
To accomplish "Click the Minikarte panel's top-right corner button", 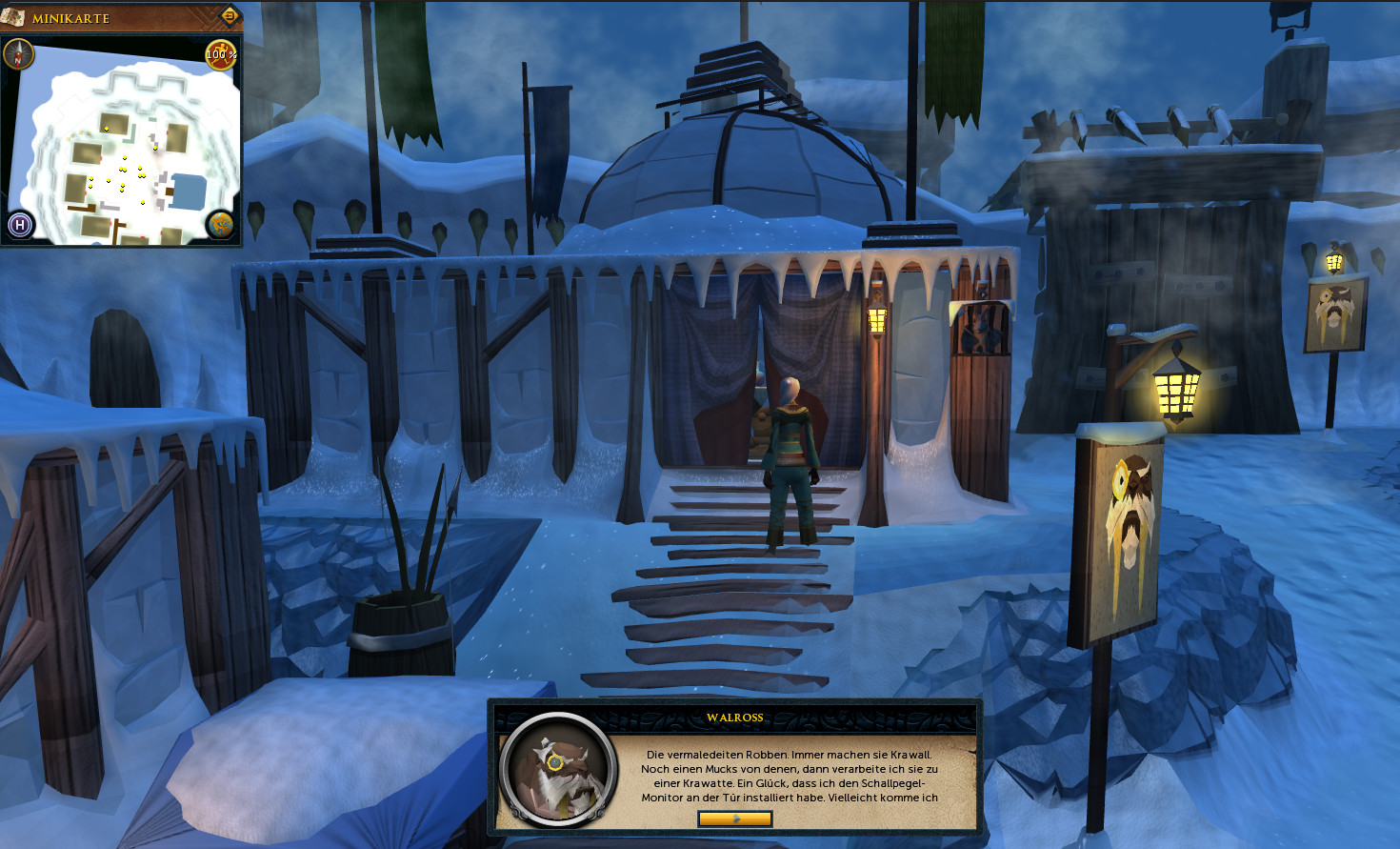I will click(230, 15).
